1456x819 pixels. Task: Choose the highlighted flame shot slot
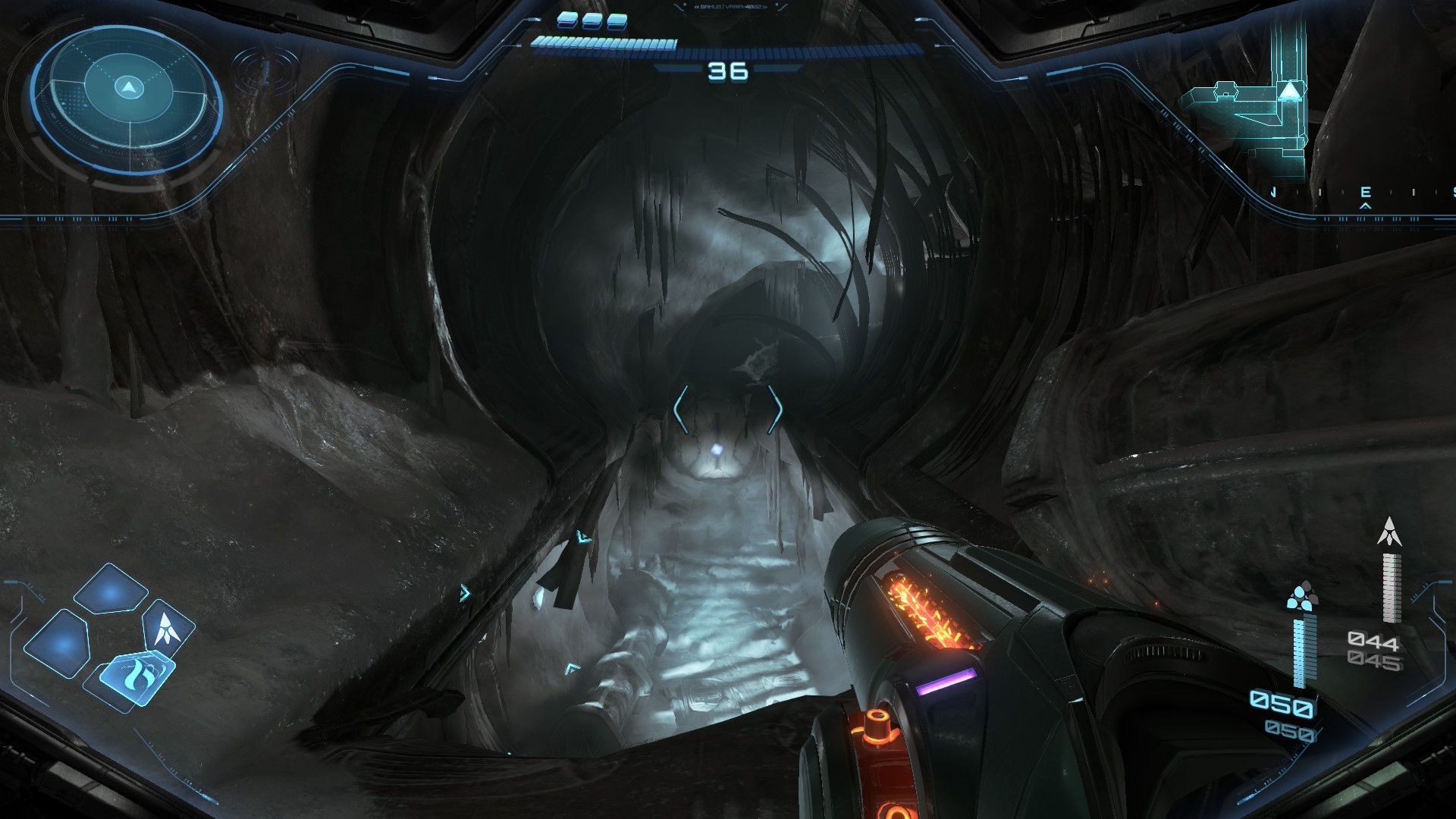click(136, 674)
